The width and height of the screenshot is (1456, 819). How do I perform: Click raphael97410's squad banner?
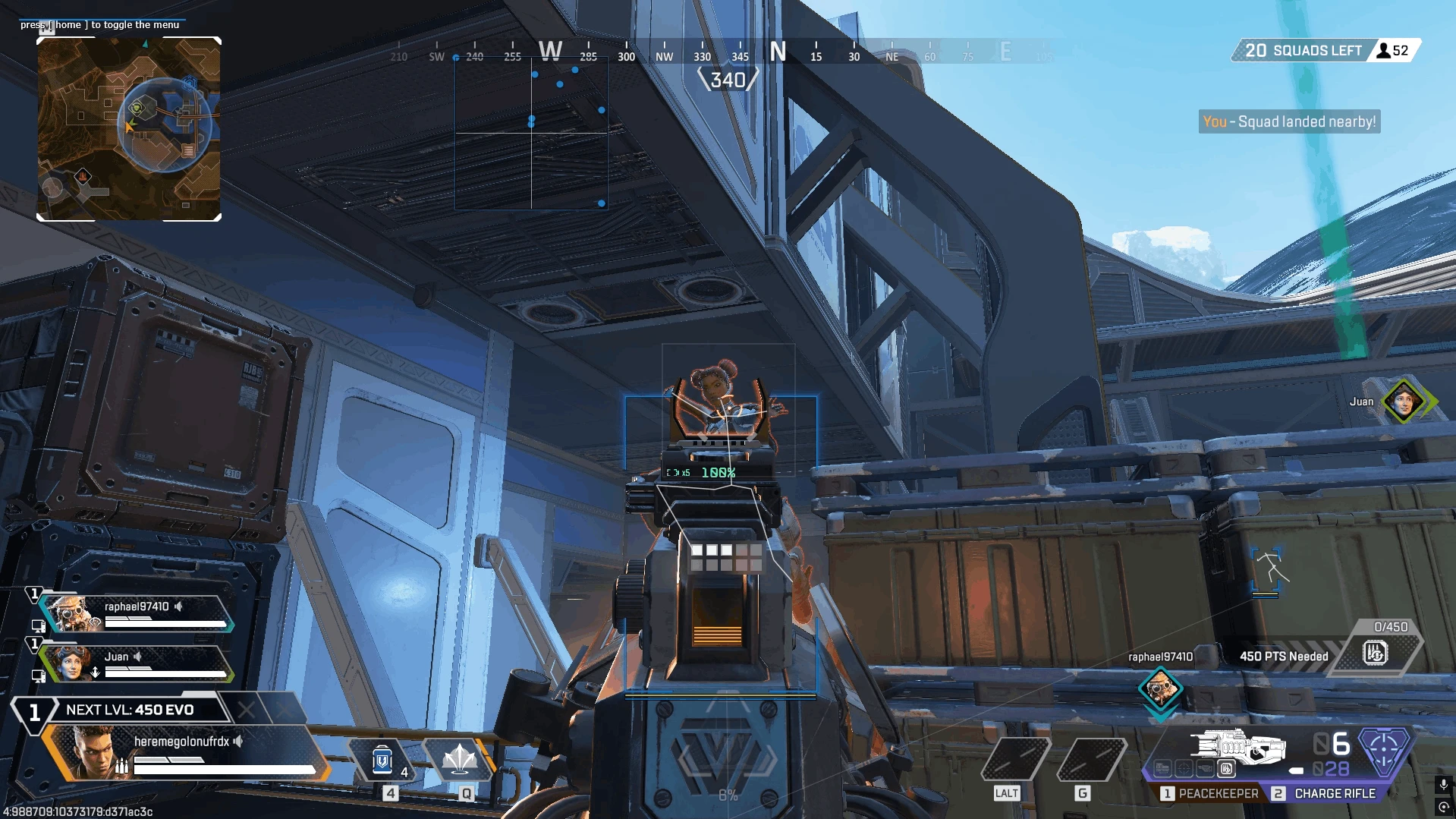tap(137, 613)
